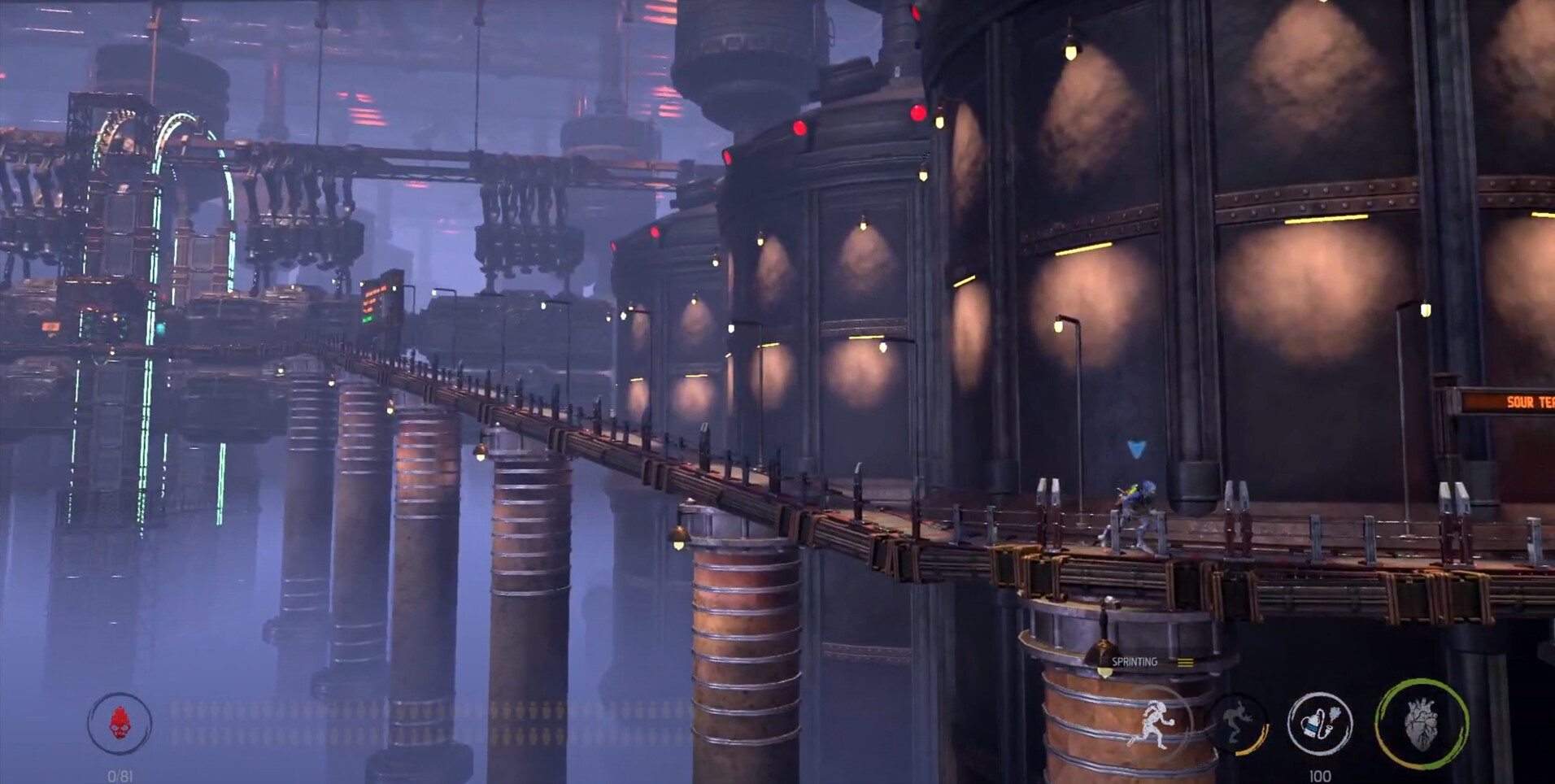The width and height of the screenshot is (1555, 784).
Task: Click the anatomical heart health icon
Action: pos(1421,723)
